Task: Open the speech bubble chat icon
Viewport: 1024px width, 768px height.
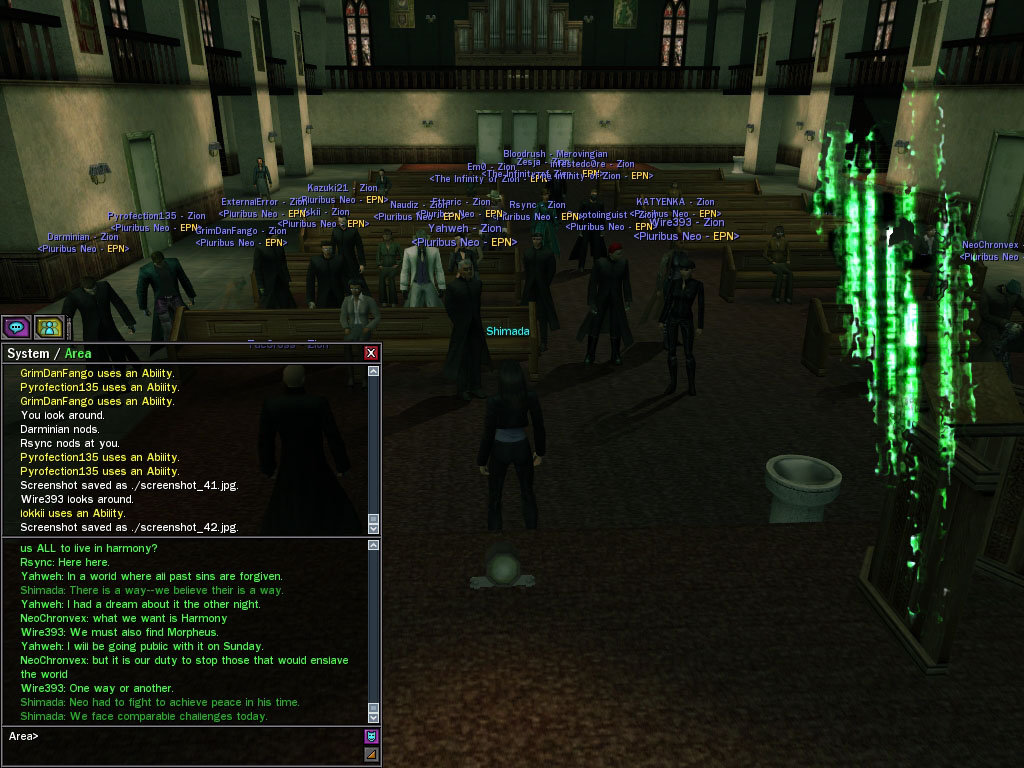Action: pos(16,327)
